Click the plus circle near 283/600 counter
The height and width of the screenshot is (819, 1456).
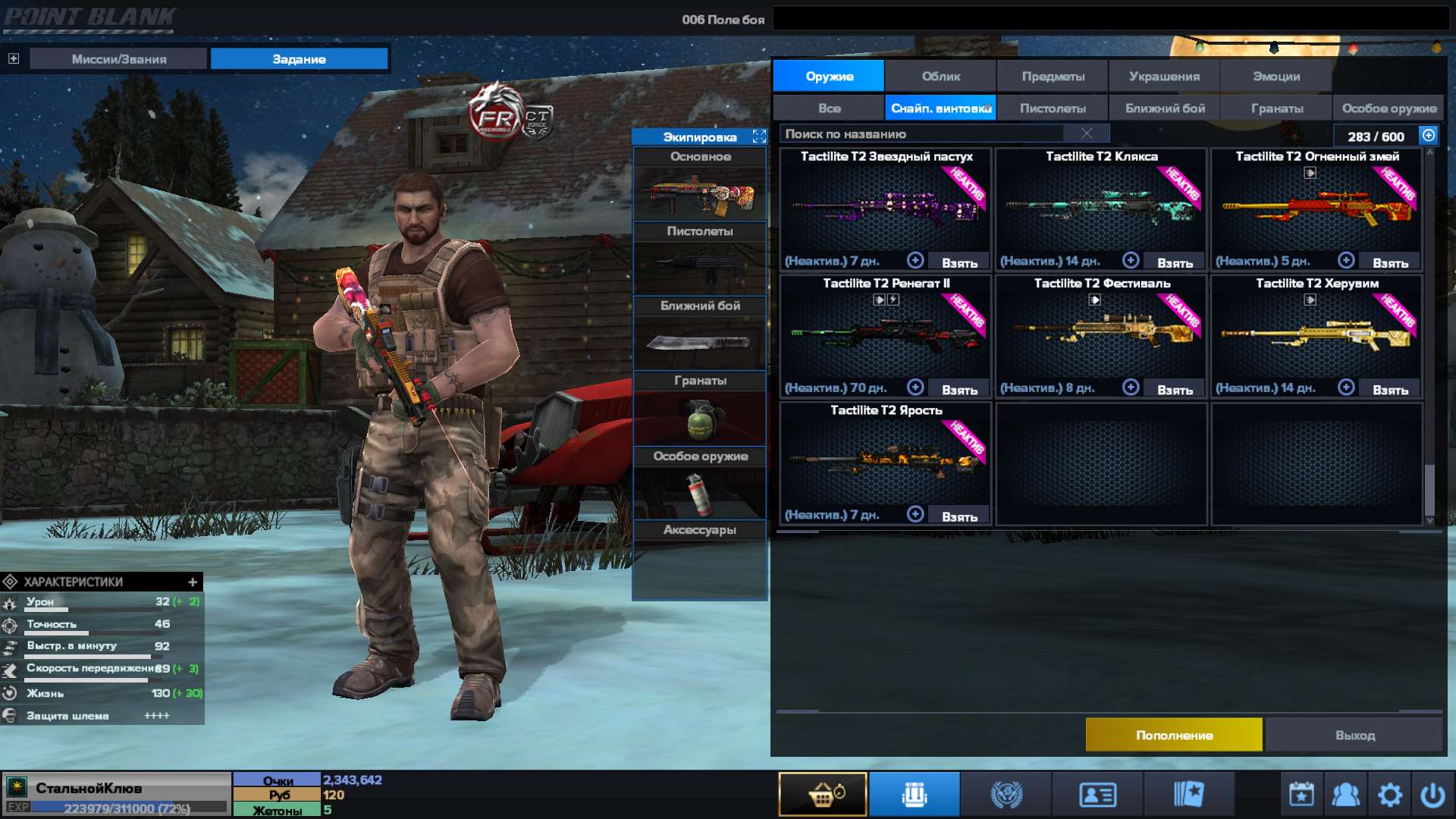click(1427, 135)
